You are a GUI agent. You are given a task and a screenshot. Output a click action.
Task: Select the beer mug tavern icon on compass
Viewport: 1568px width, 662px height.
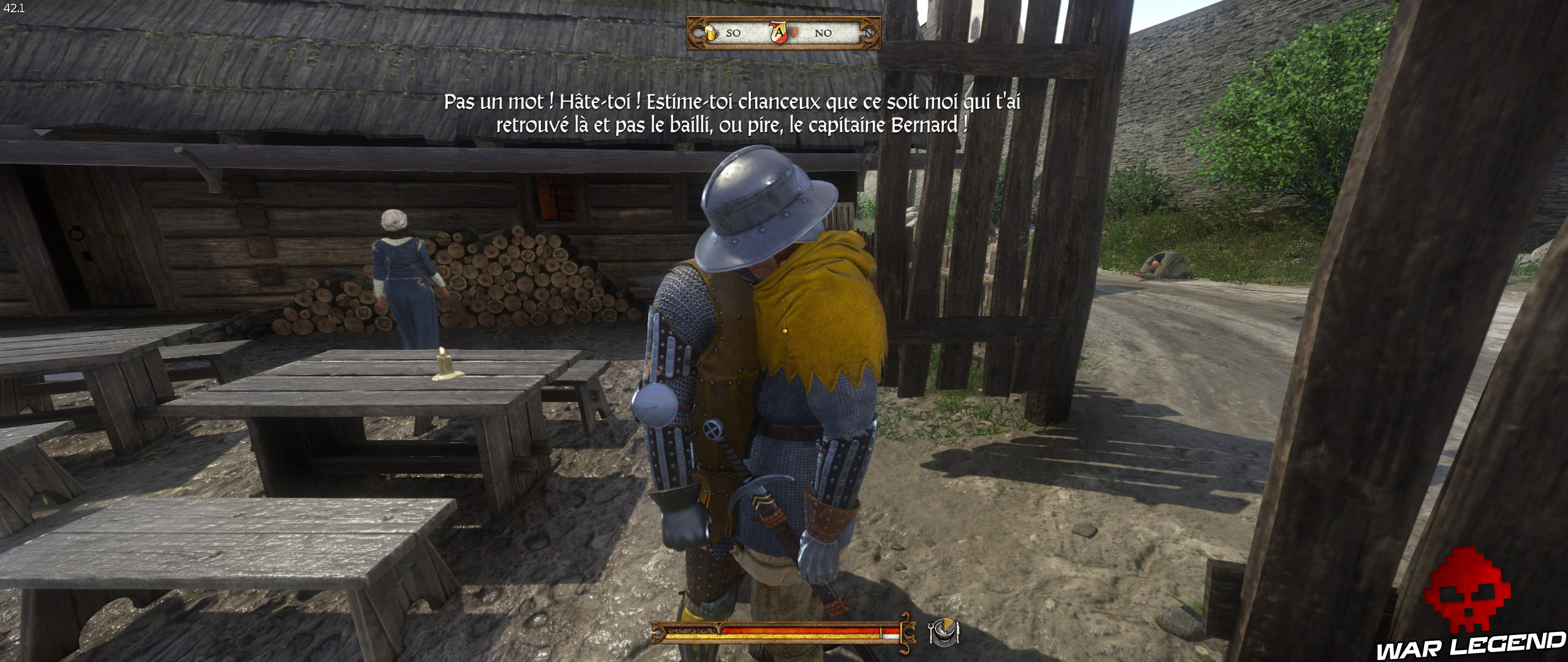[712, 34]
